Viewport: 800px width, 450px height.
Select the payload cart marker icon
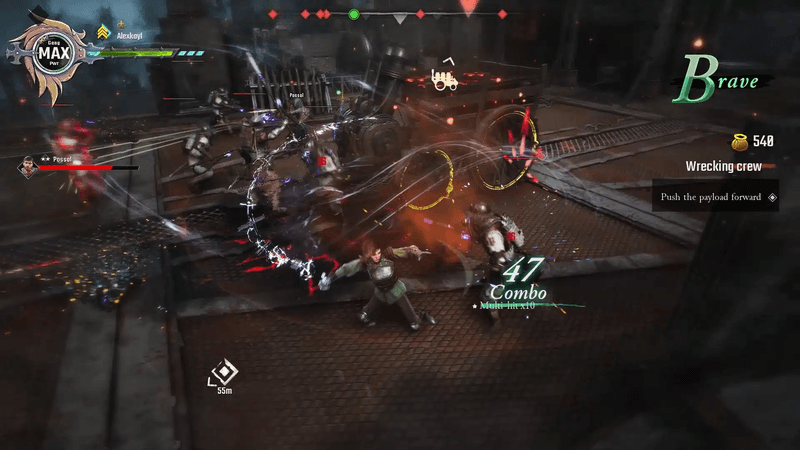pos(445,78)
